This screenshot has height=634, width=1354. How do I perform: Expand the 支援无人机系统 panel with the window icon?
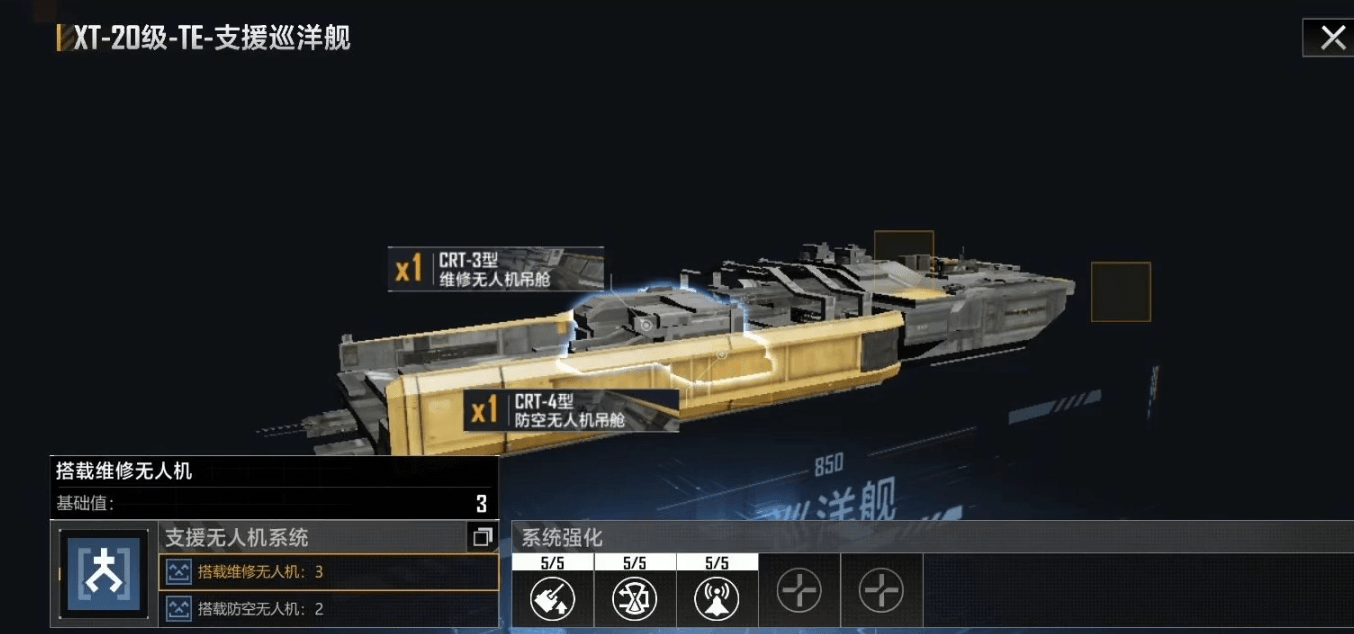pyautogui.click(x=482, y=538)
